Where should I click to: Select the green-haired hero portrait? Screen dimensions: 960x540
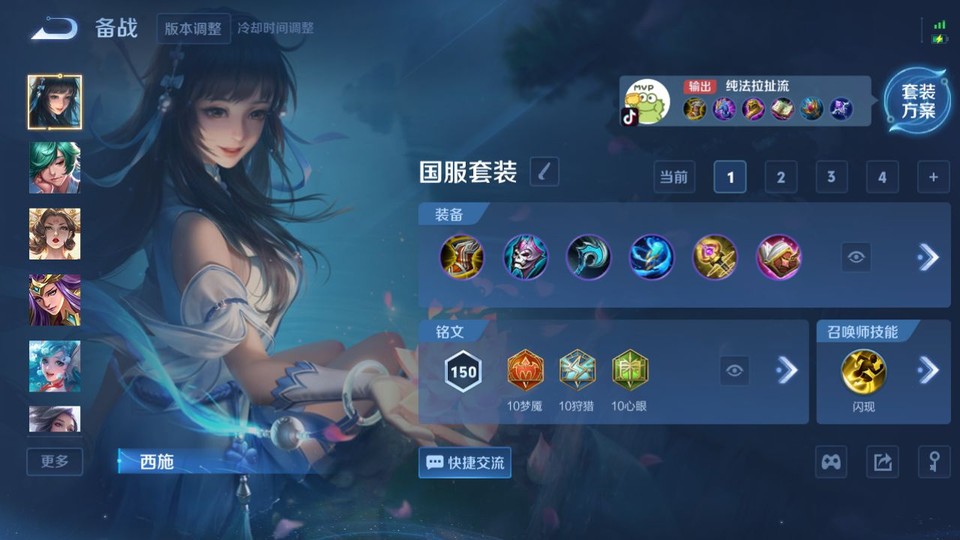pos(55,167)
